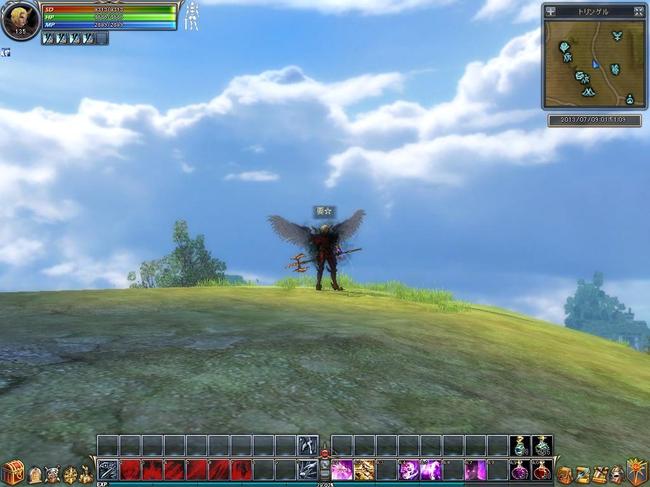
Task: Click the minimap's top-right corner button
Action: (x=638, y=11)
